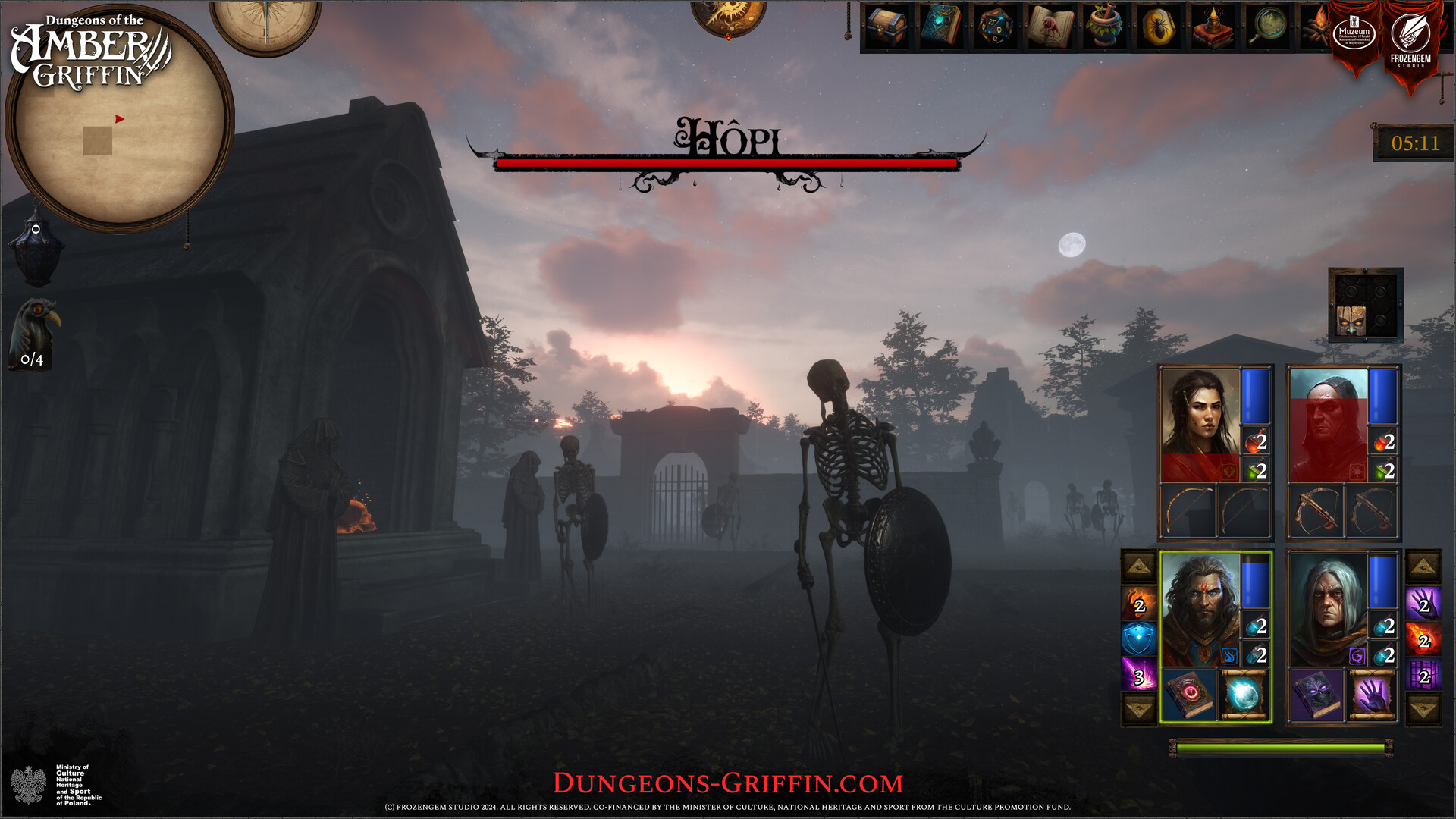
Task: Open the red-eye spellbook under the bearded warrior
Action: (1188, 693)
